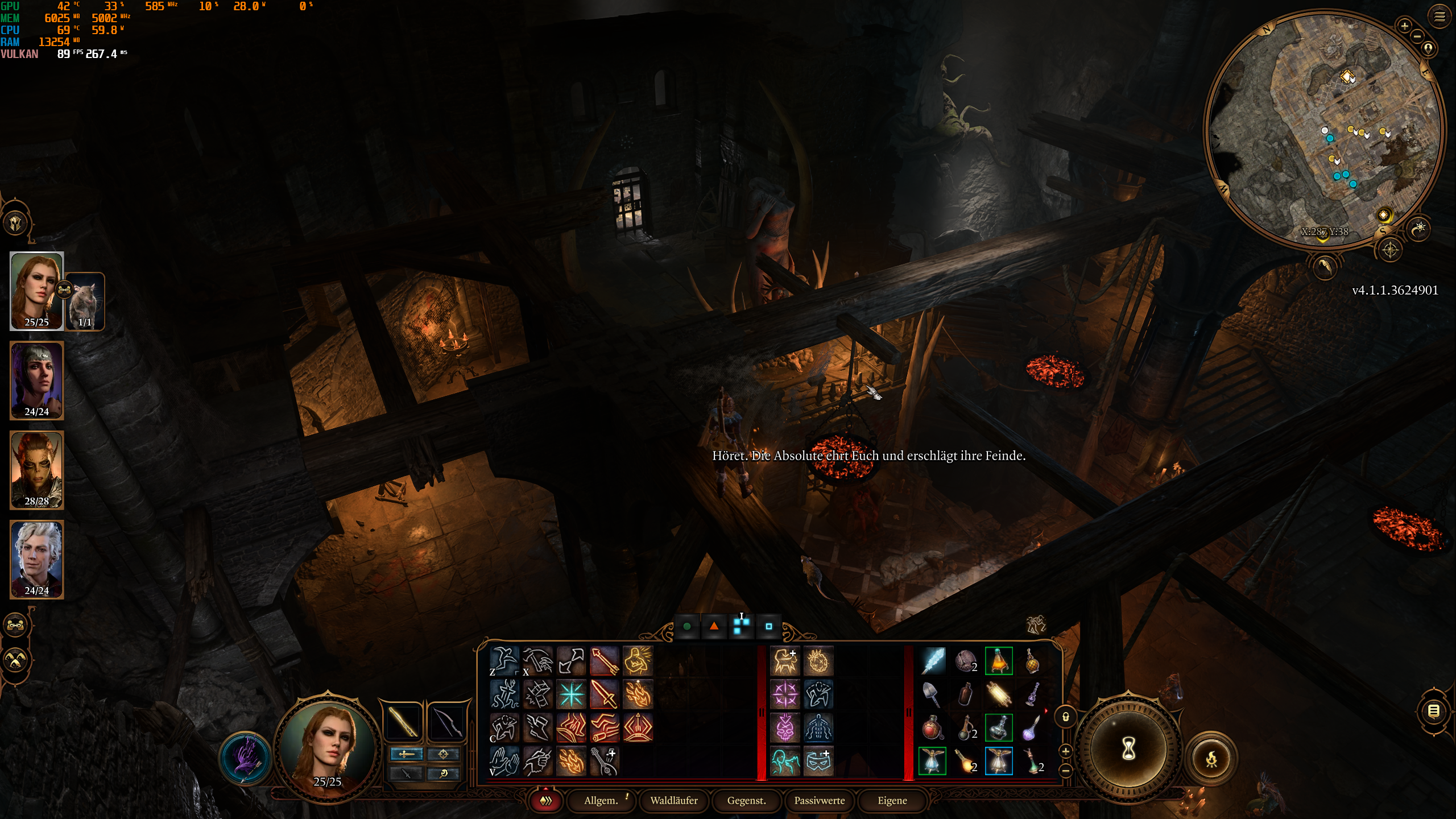Select the melee staff weapon slot
This screenshot has height=819, width=1456.
[x=403, y=722]
